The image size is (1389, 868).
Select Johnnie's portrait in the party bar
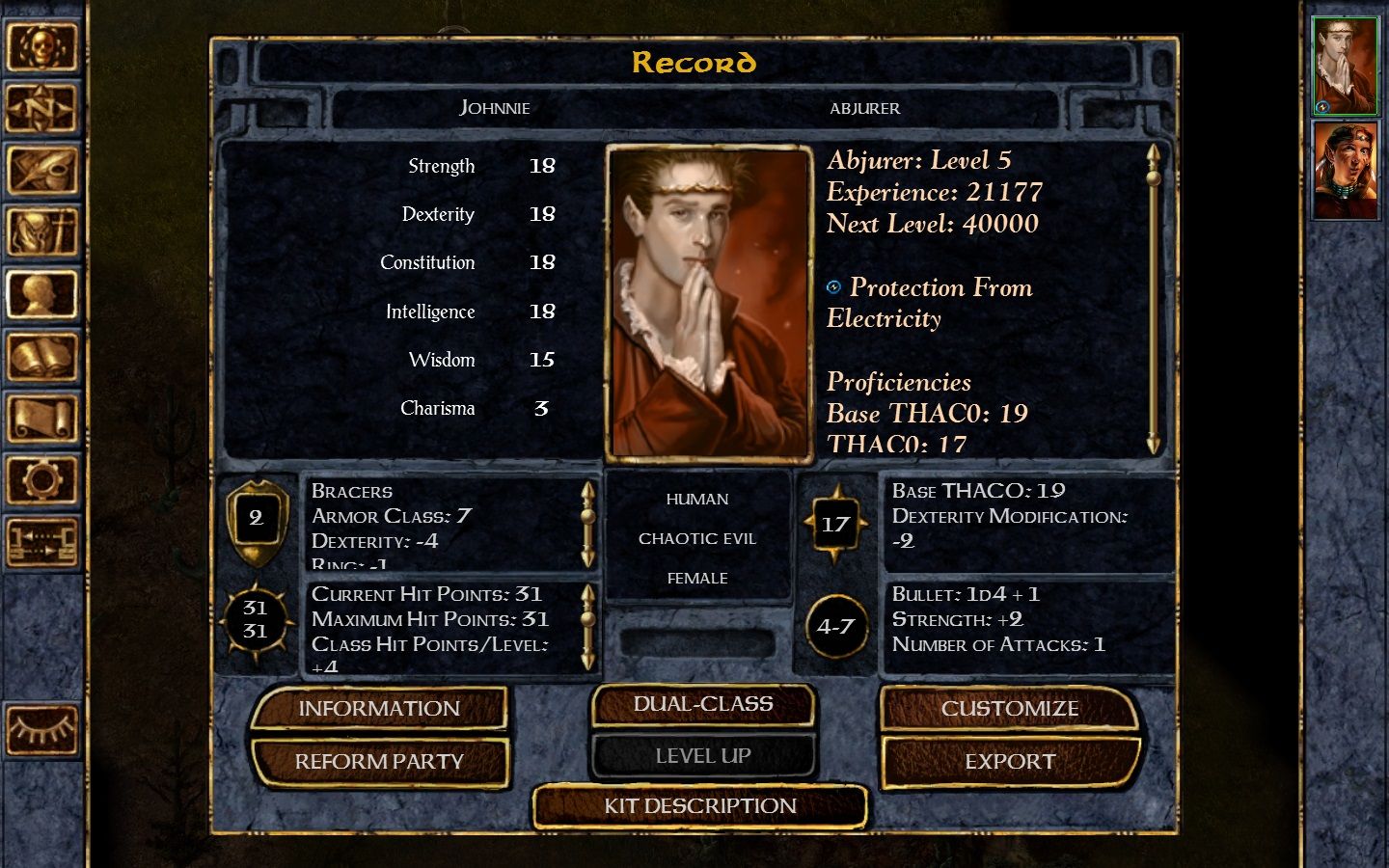pos(1345,66)
